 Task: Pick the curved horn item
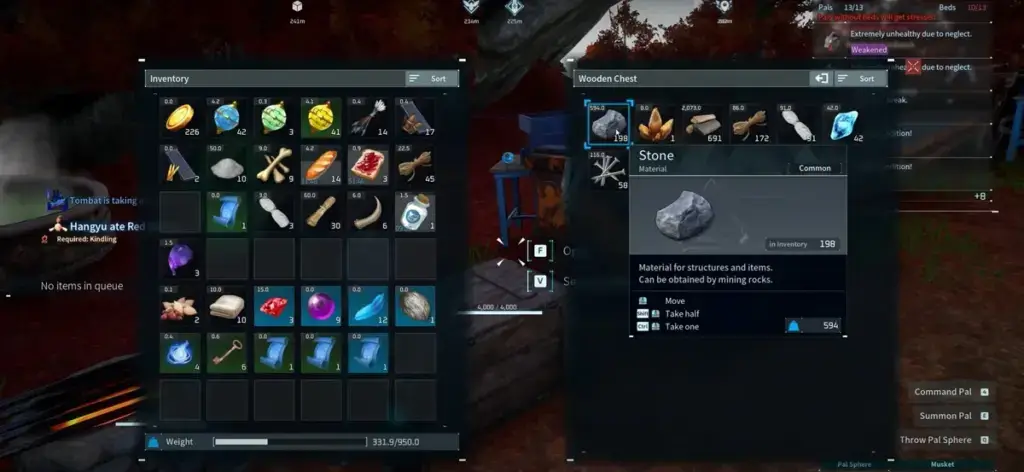[369, 212]
